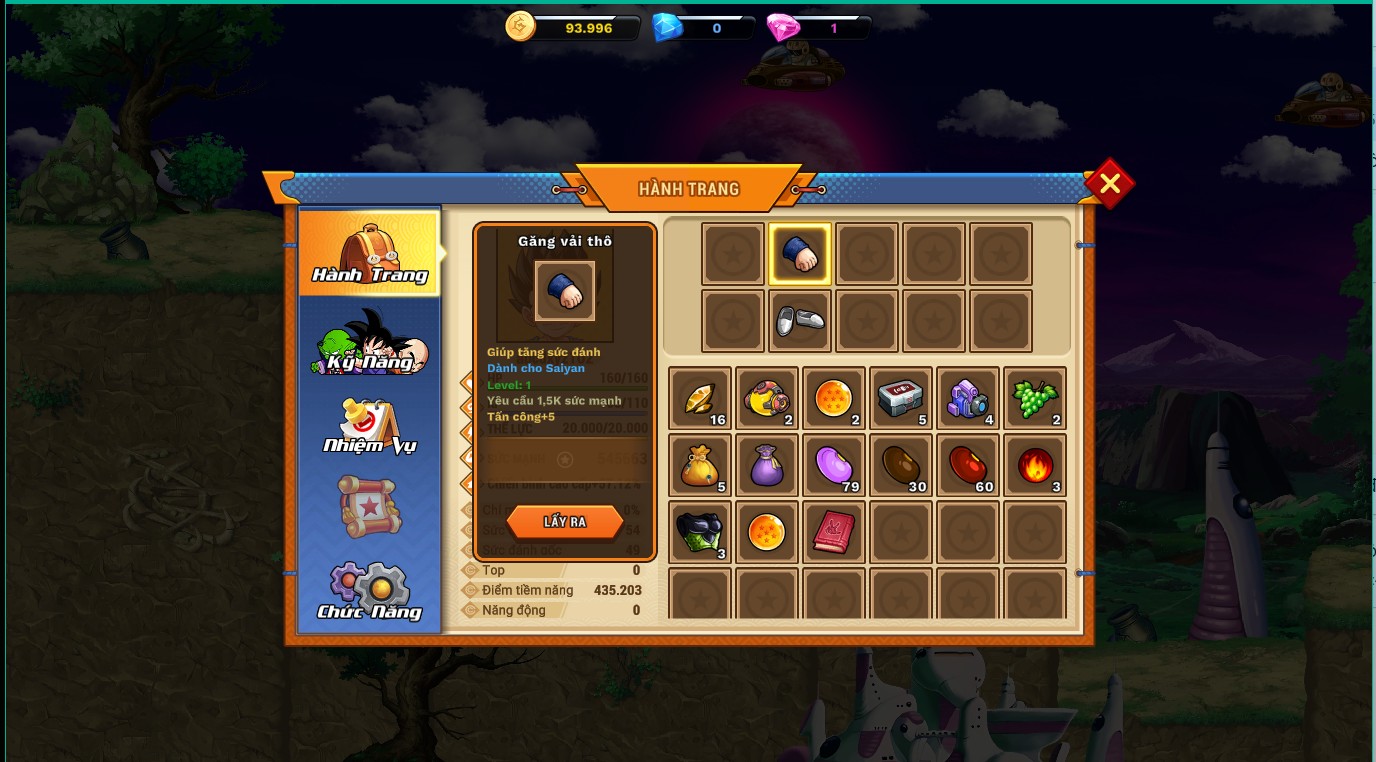
Task: Close the Hành Trang window
Action: coord(1109,184)
